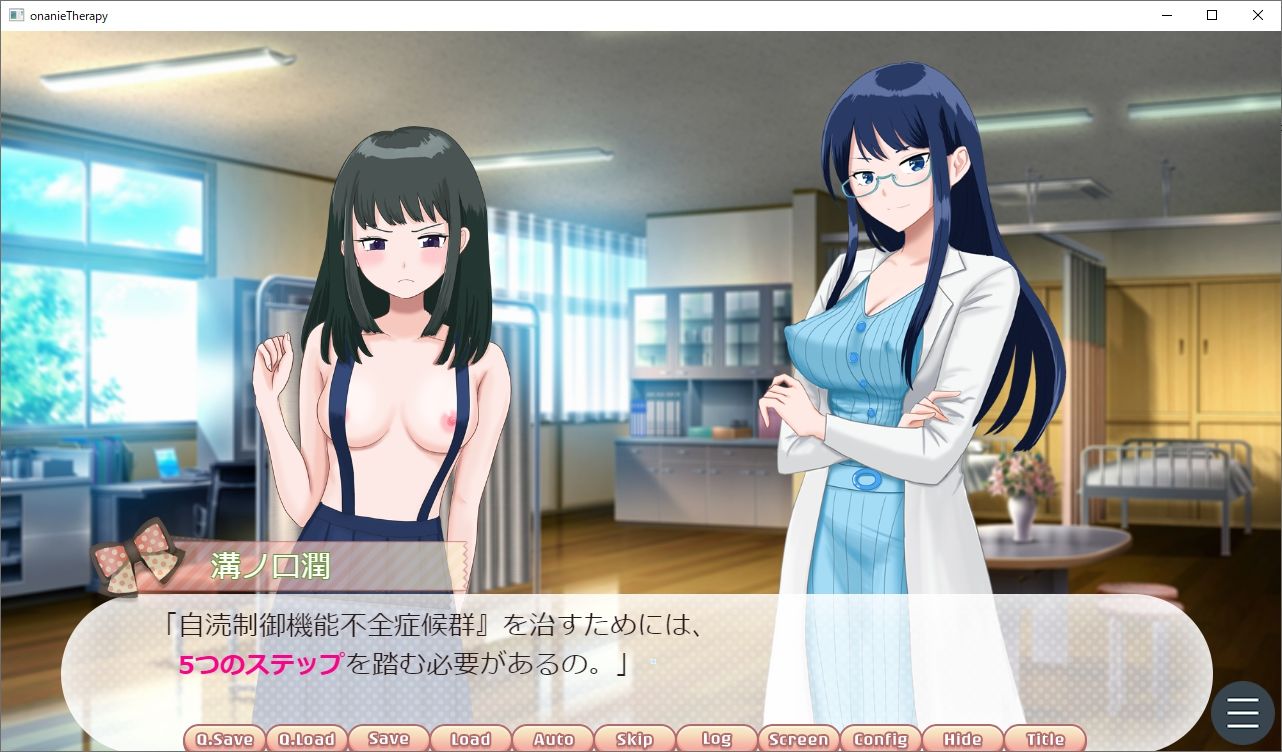Enable Skip mode to fast-forward dialogue
Screen dimensions: 1282x752
click(x=634, y=738)
